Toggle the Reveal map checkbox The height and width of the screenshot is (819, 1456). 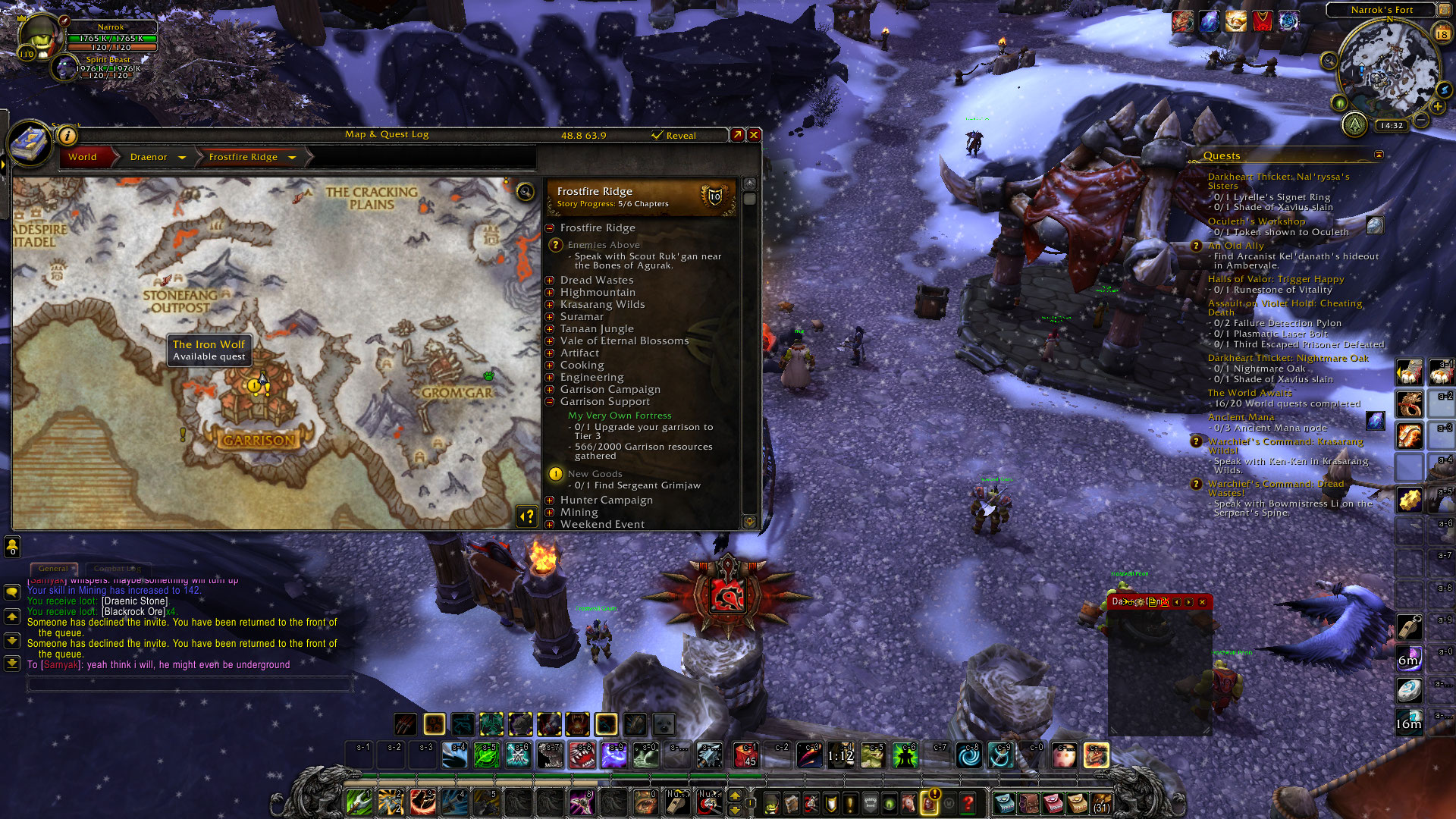657,136
